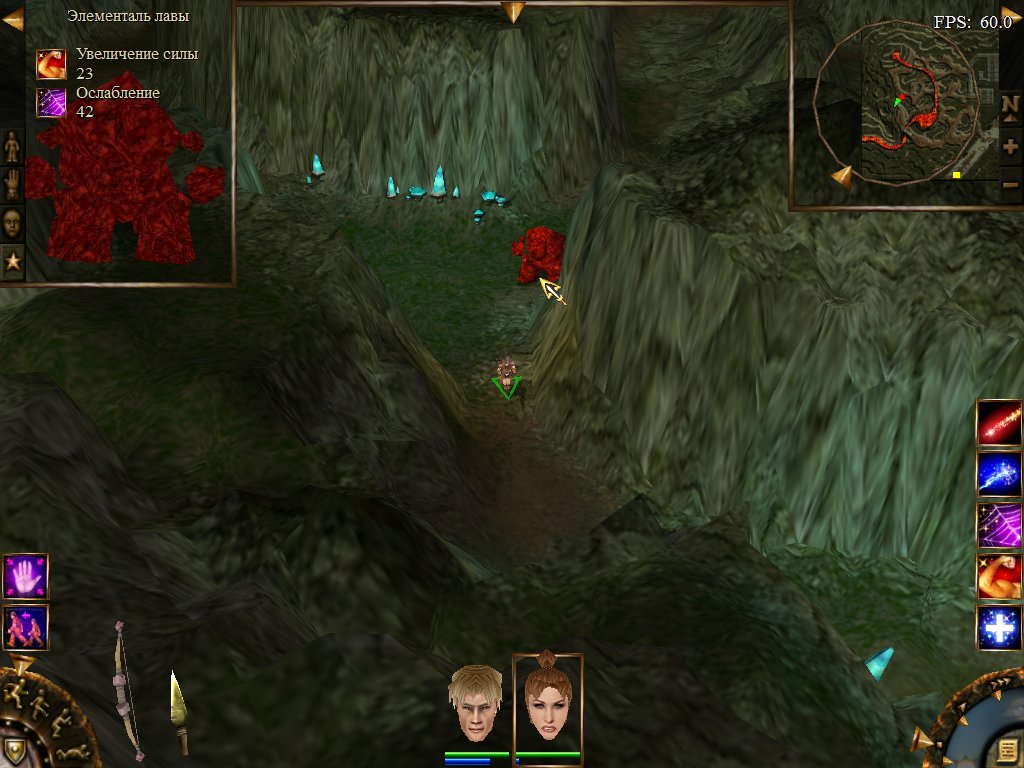Orient the minimap north with N button
Screen dimensions: 1024x768
[x=1010, y=105]
